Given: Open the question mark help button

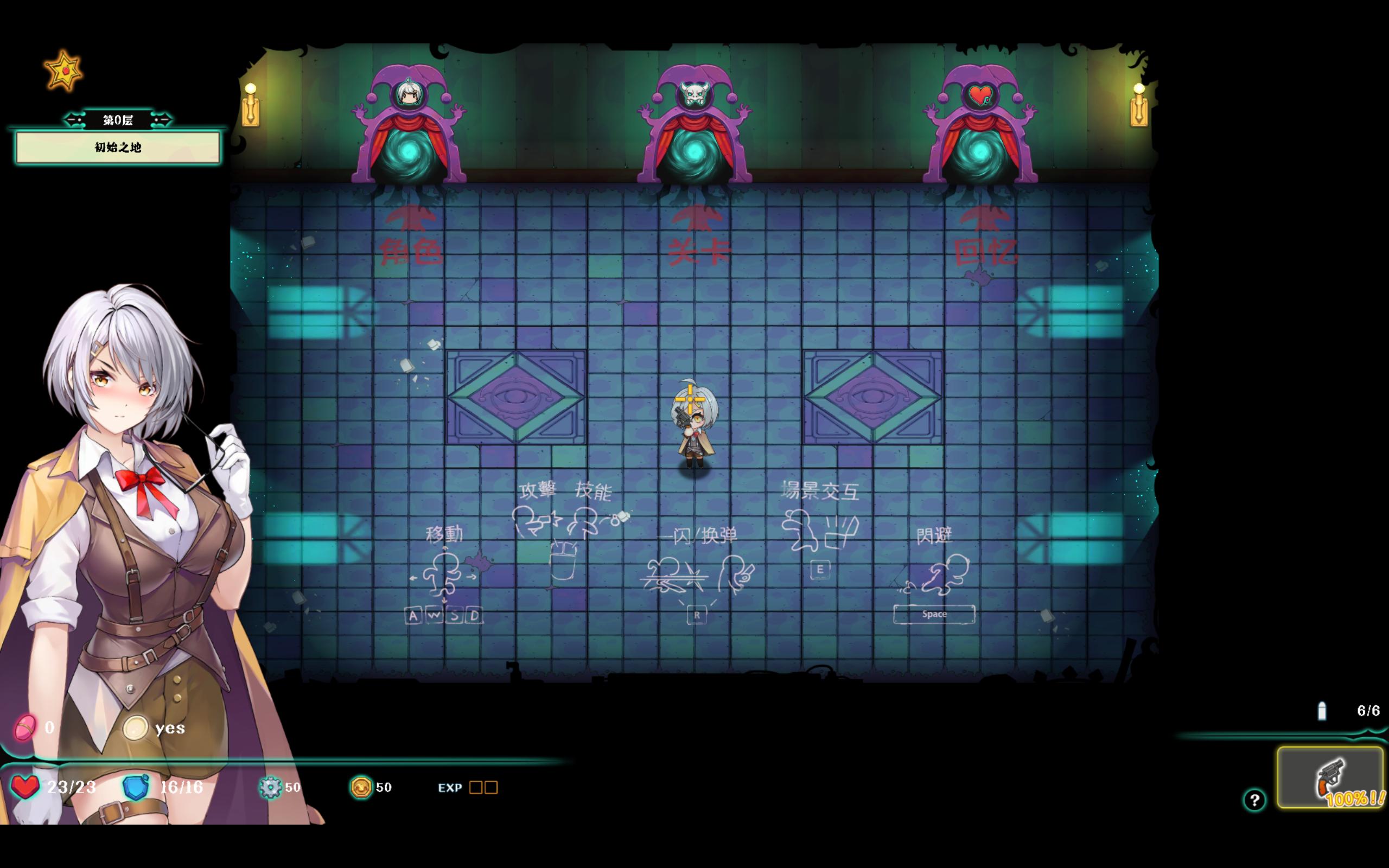Looking at the screenshot, I should click(1254, 800).
